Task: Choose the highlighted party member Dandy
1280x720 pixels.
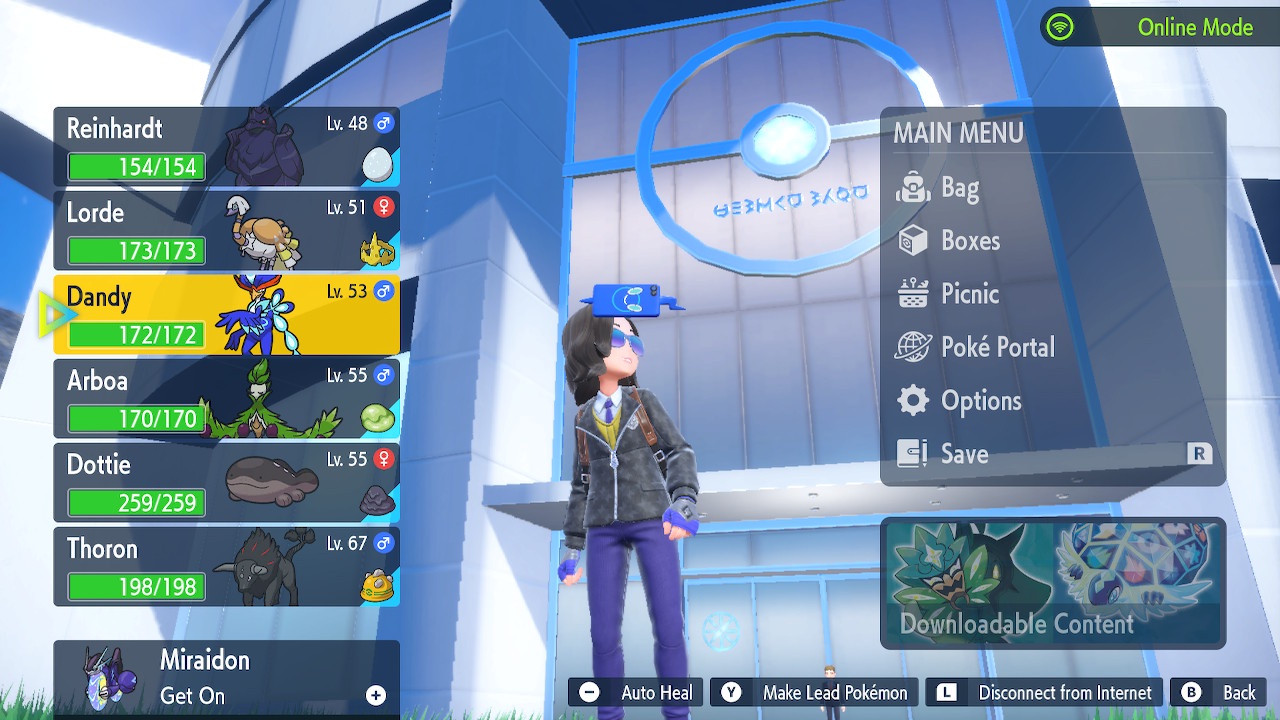Action: click(226, 315)
